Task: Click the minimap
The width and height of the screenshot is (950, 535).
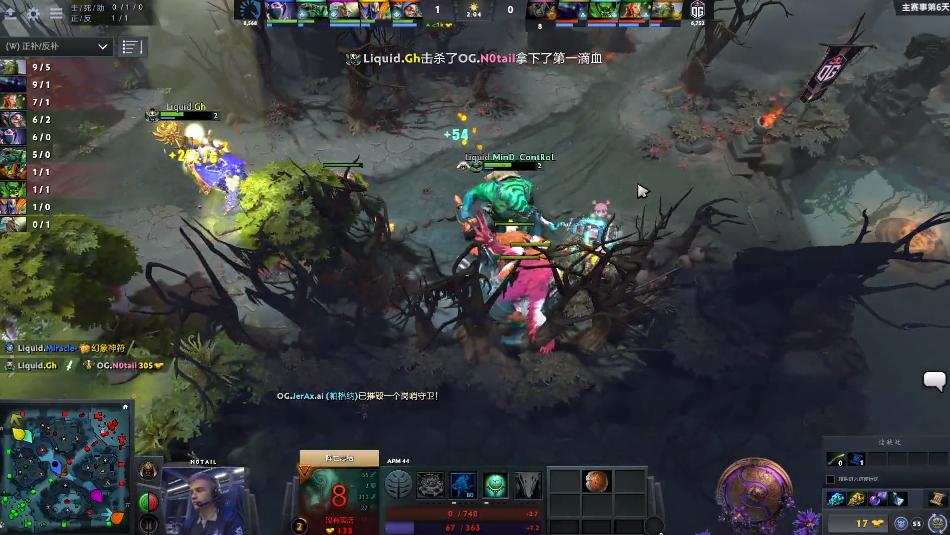Action: pyautogui.click(x=66, y=467)
